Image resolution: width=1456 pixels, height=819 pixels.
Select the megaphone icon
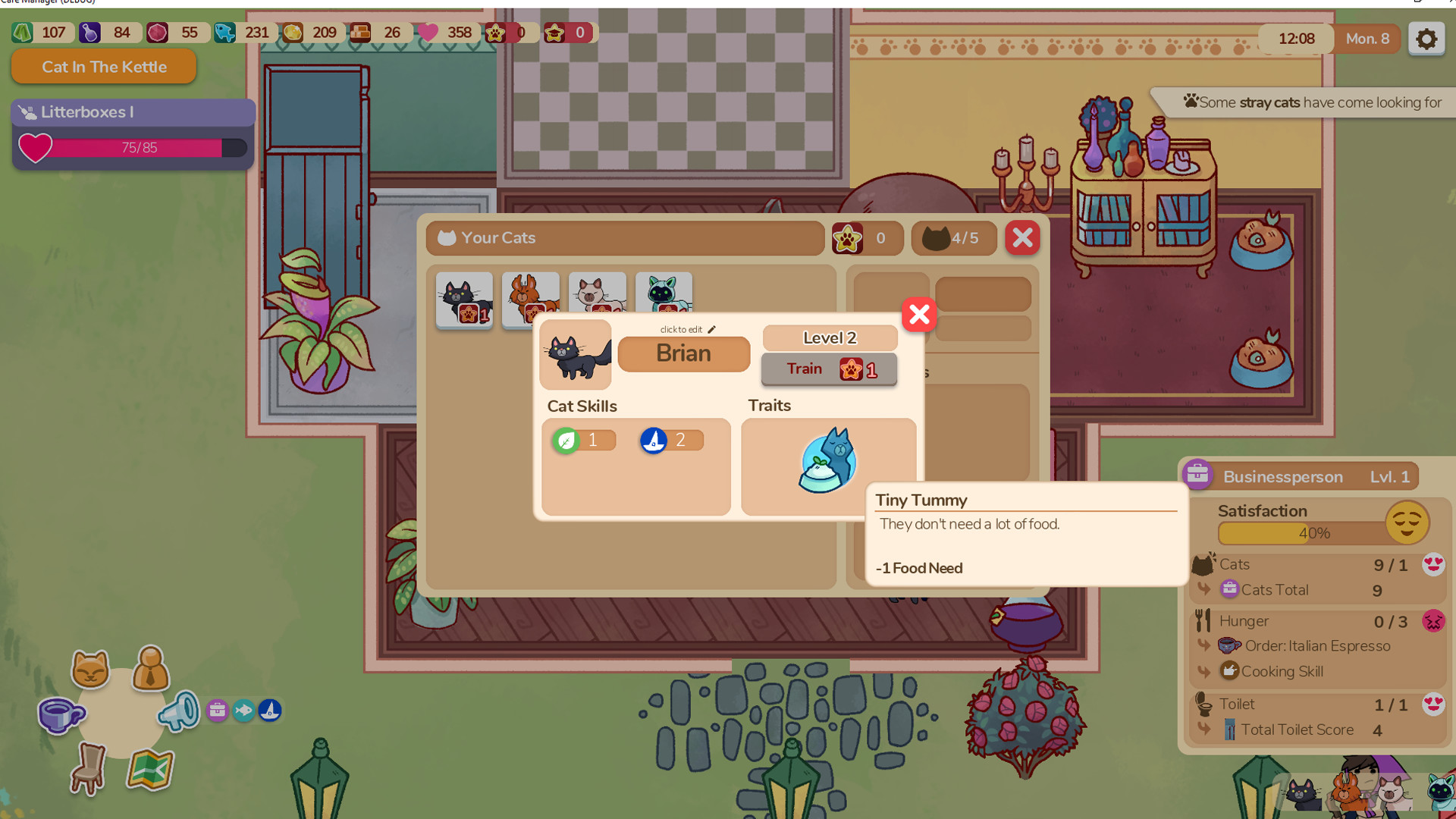click(x=179, y=711)
